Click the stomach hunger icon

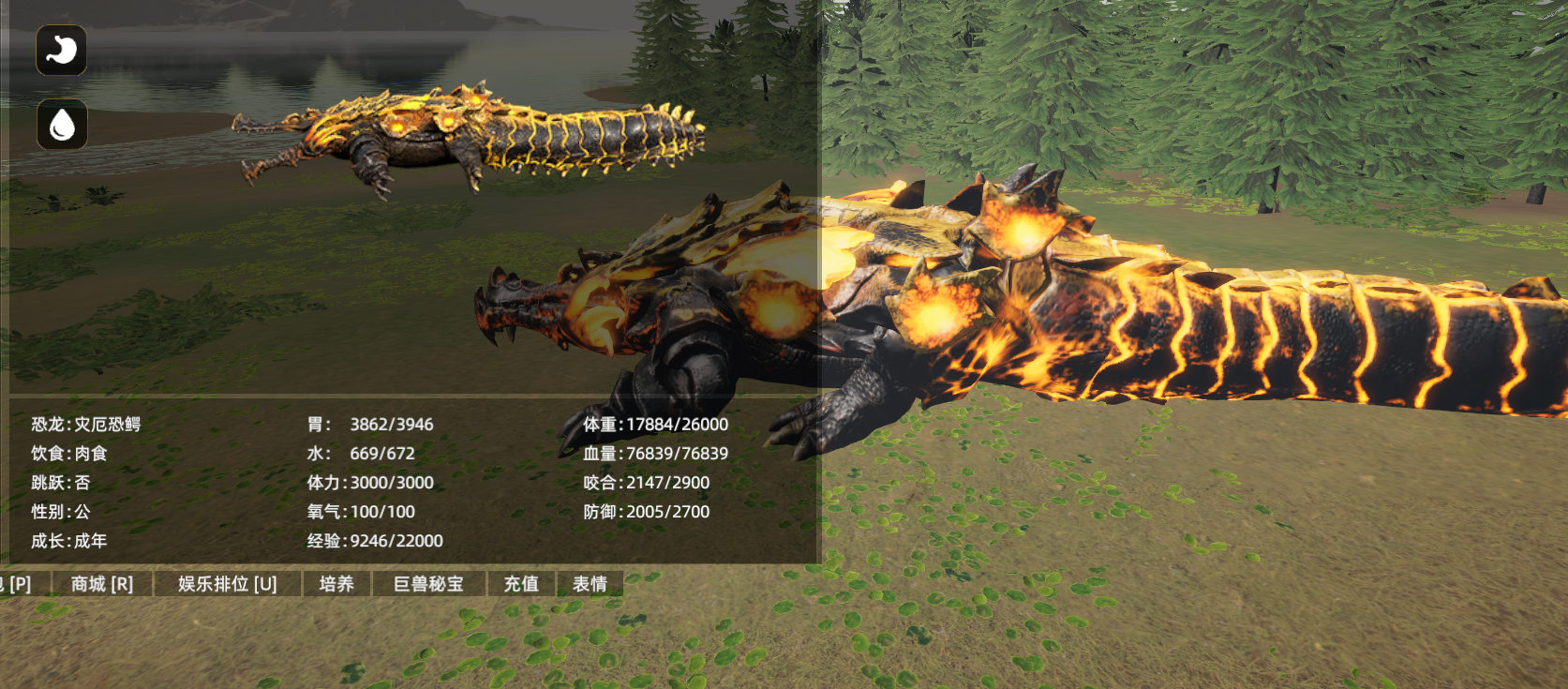click(x=62, y=50)
